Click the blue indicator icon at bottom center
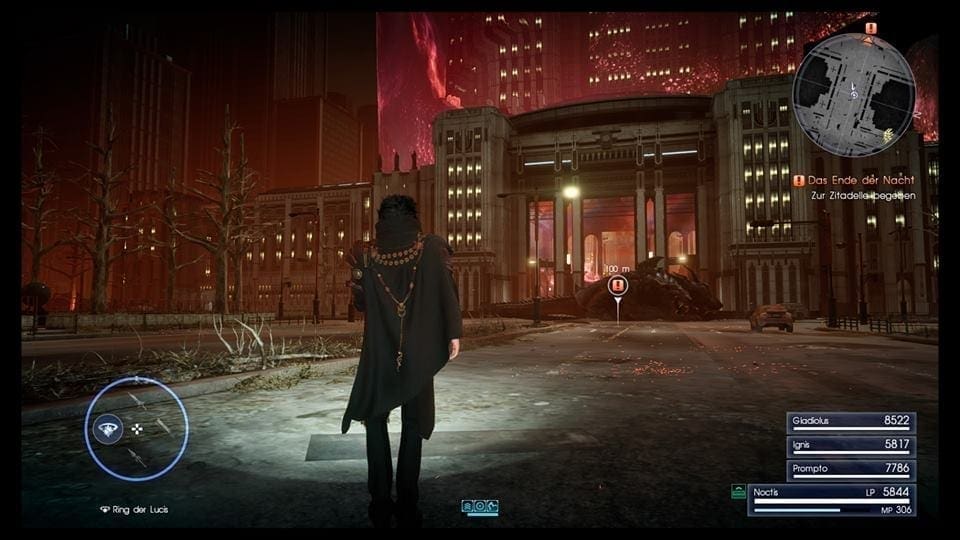The width and height of the screenshot is (960, 540). (480, 507)
